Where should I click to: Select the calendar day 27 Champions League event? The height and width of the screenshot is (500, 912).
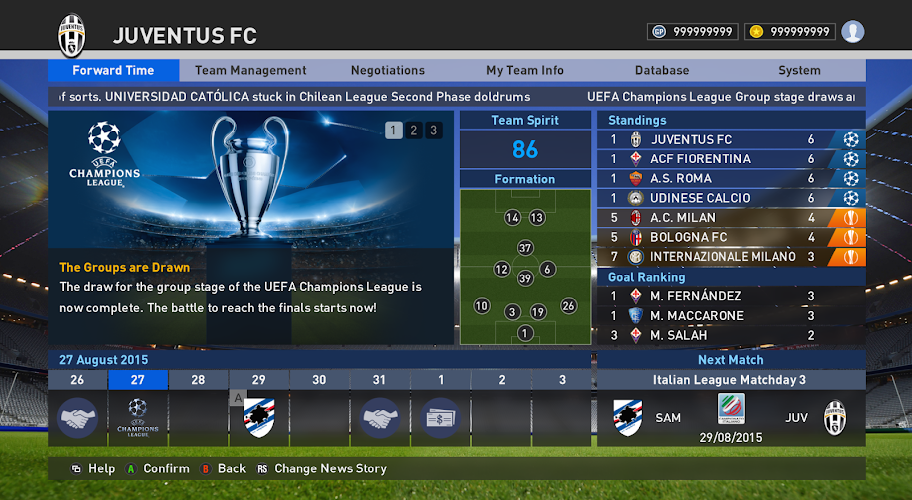138,417
